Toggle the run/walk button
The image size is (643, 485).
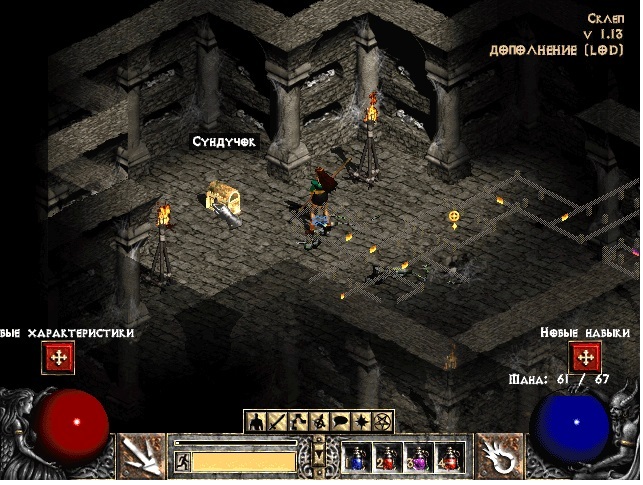pyautogui.click(x=182, y=461)
